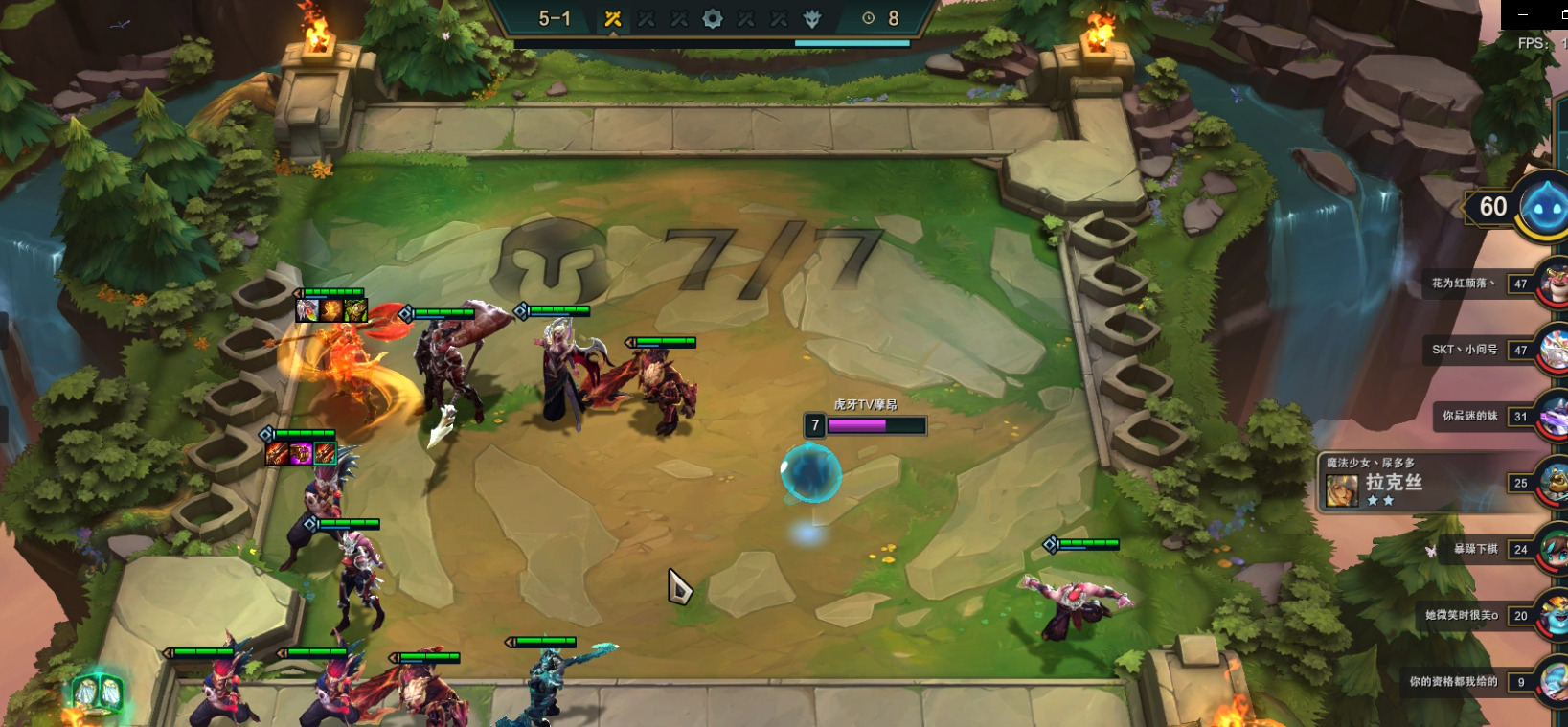Click the carousel round icon in stage tracker

[713, 18]
